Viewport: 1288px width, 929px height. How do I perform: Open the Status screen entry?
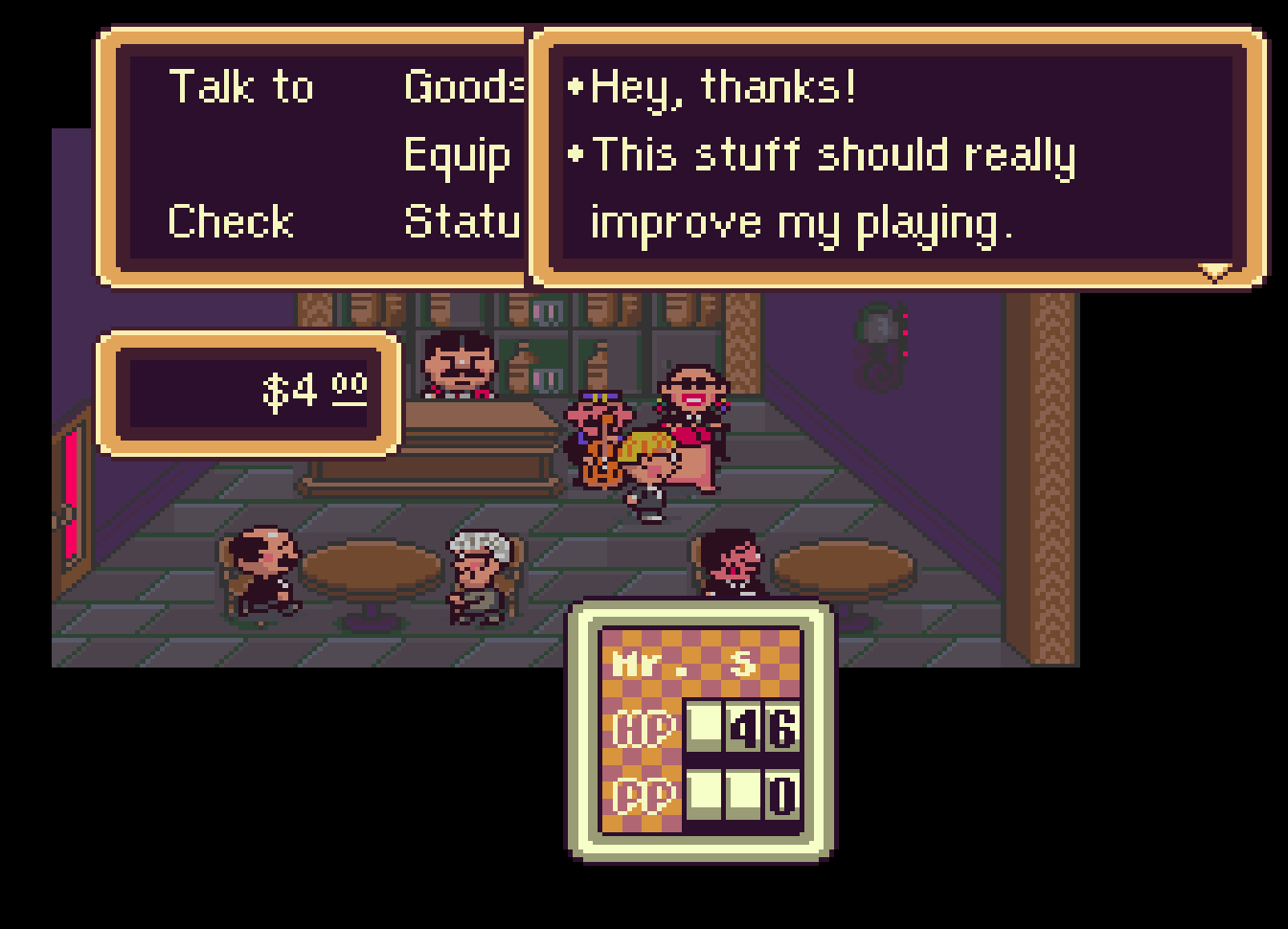463,222
